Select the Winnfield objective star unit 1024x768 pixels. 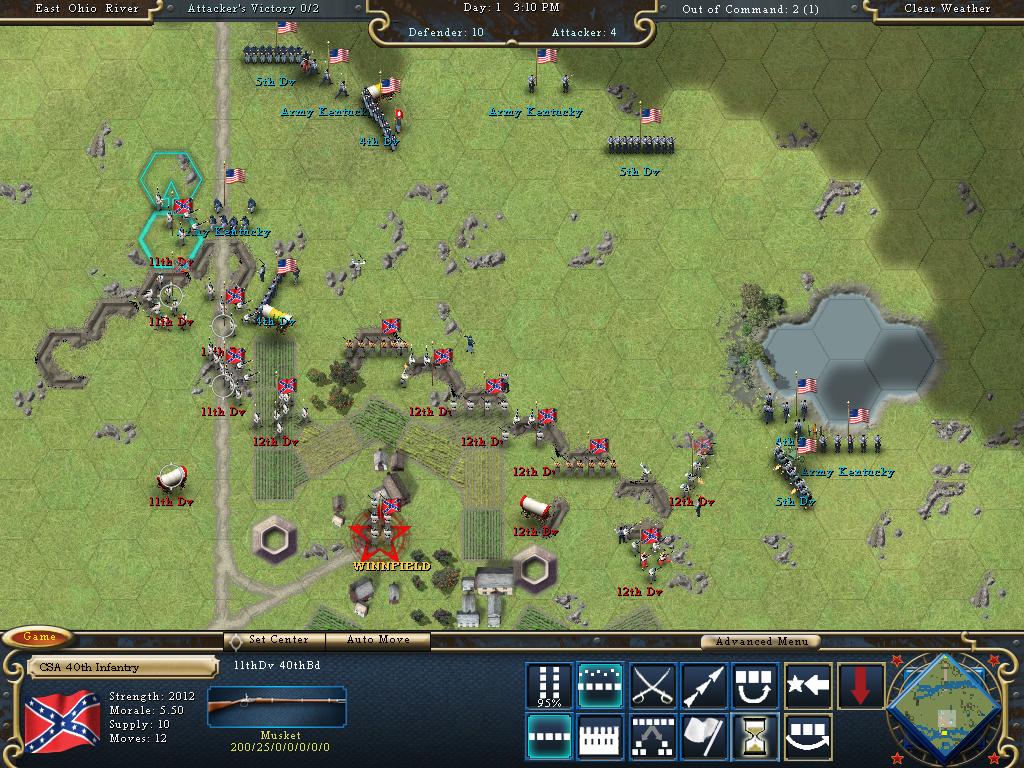[380, 540]
